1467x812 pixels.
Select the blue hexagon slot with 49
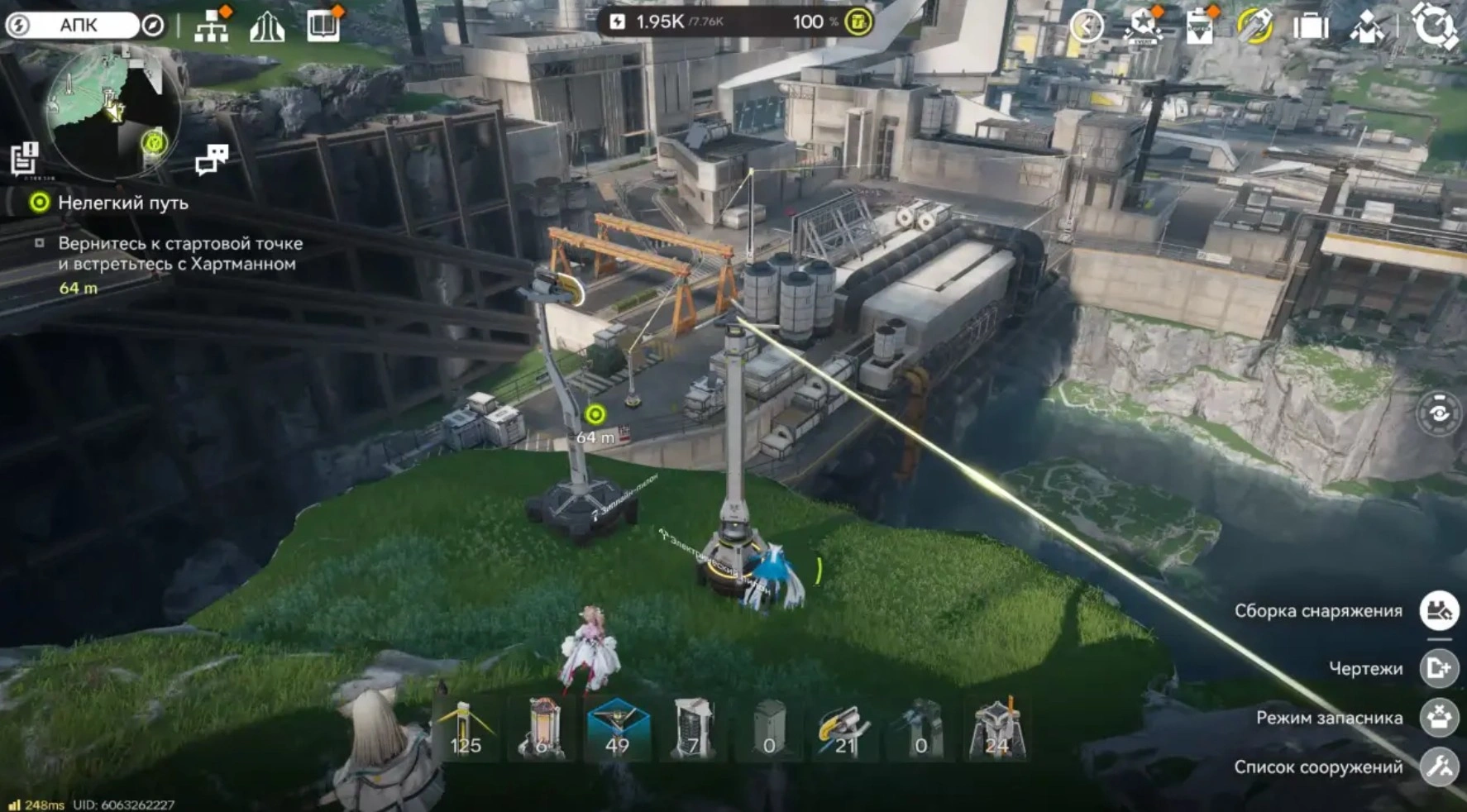tap(617, 728)
